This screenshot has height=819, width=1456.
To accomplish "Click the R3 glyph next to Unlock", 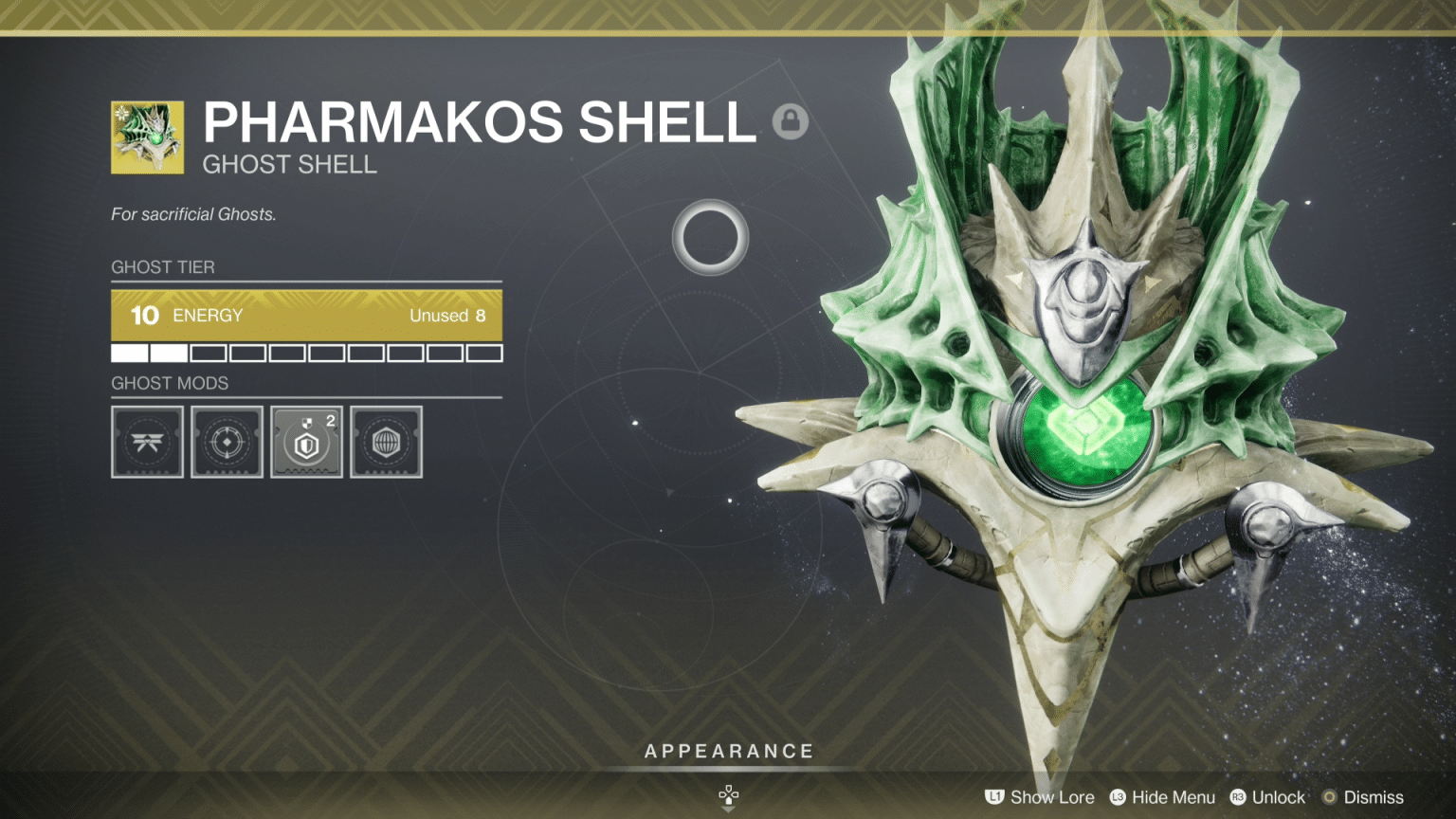I will [x=1238, y=797].
